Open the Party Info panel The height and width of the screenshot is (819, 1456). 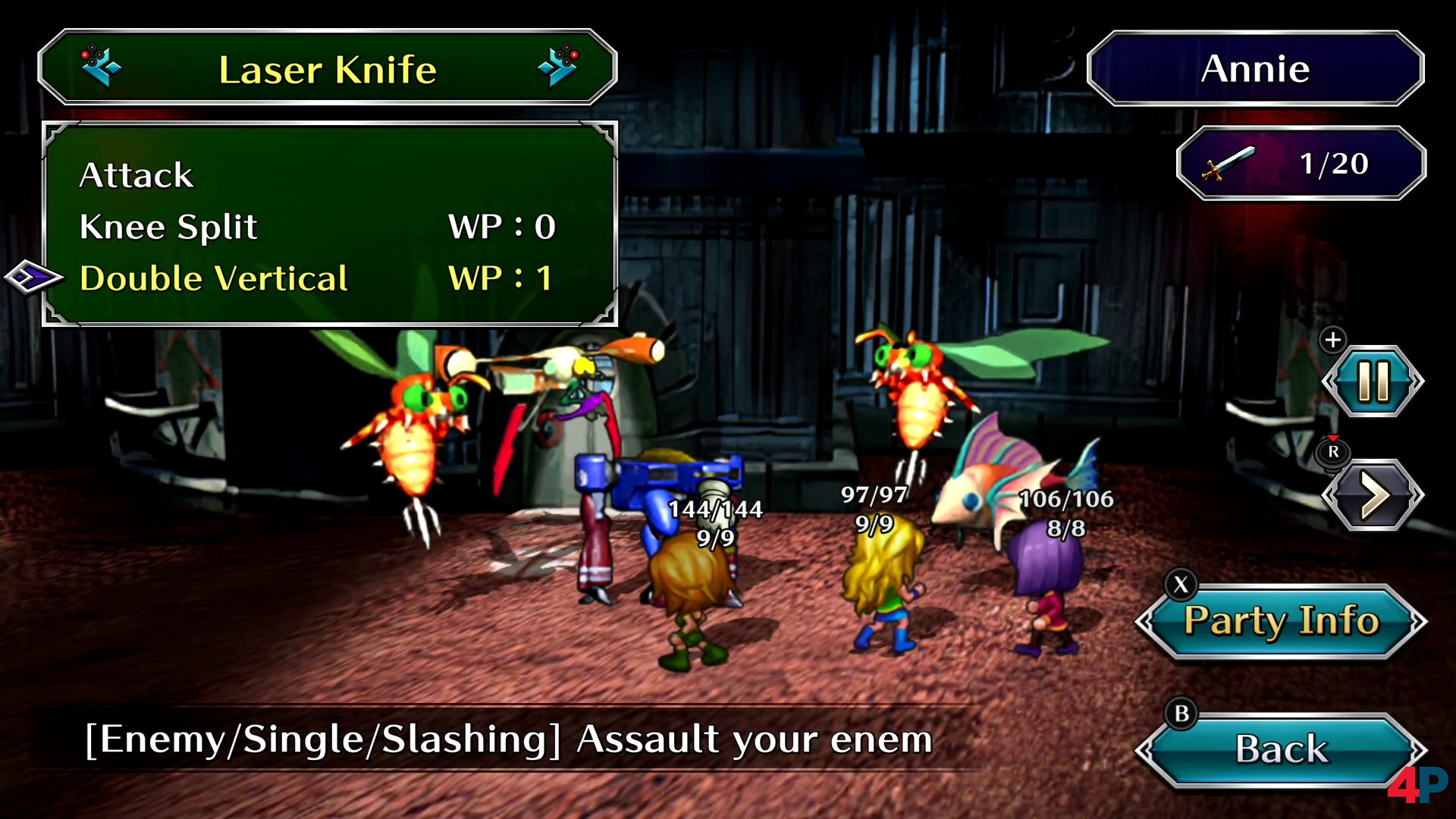[1281, 621]
